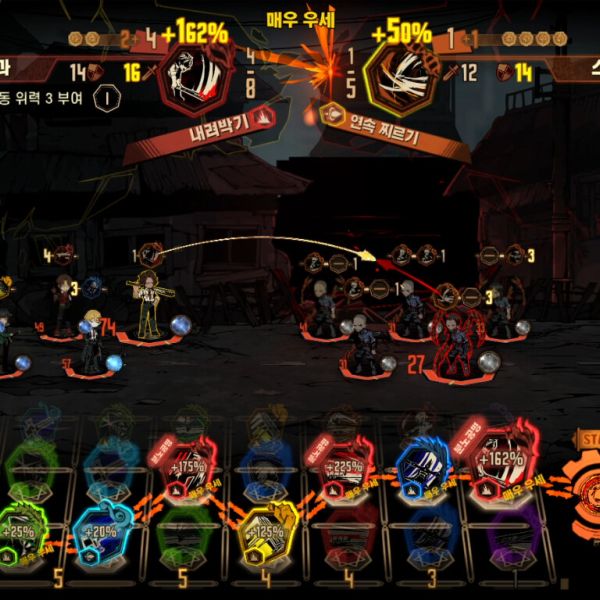Inspect the 내려찍기 skill portrait in the clash preview
The height and width of the screenshot is (600, 600).
194,76
